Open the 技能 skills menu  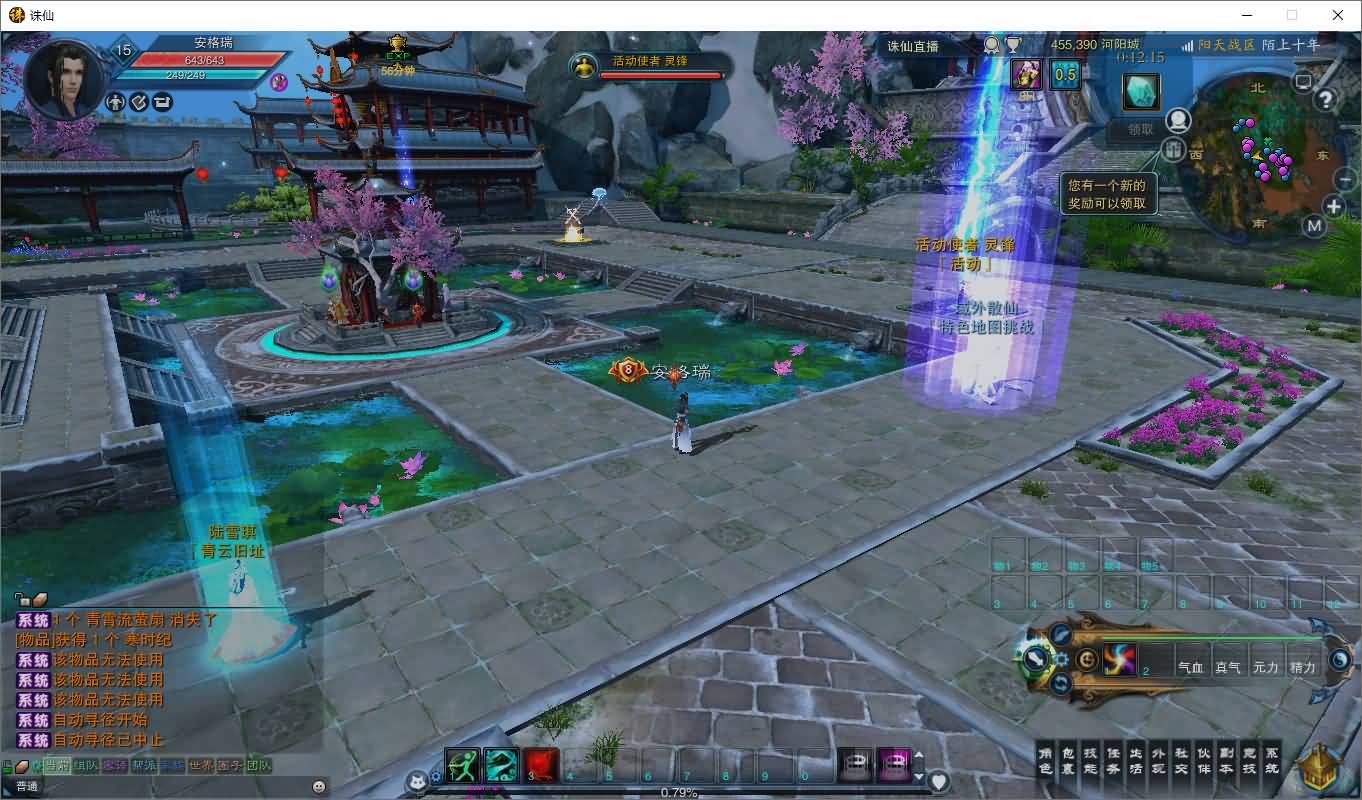click(1091, 761)
